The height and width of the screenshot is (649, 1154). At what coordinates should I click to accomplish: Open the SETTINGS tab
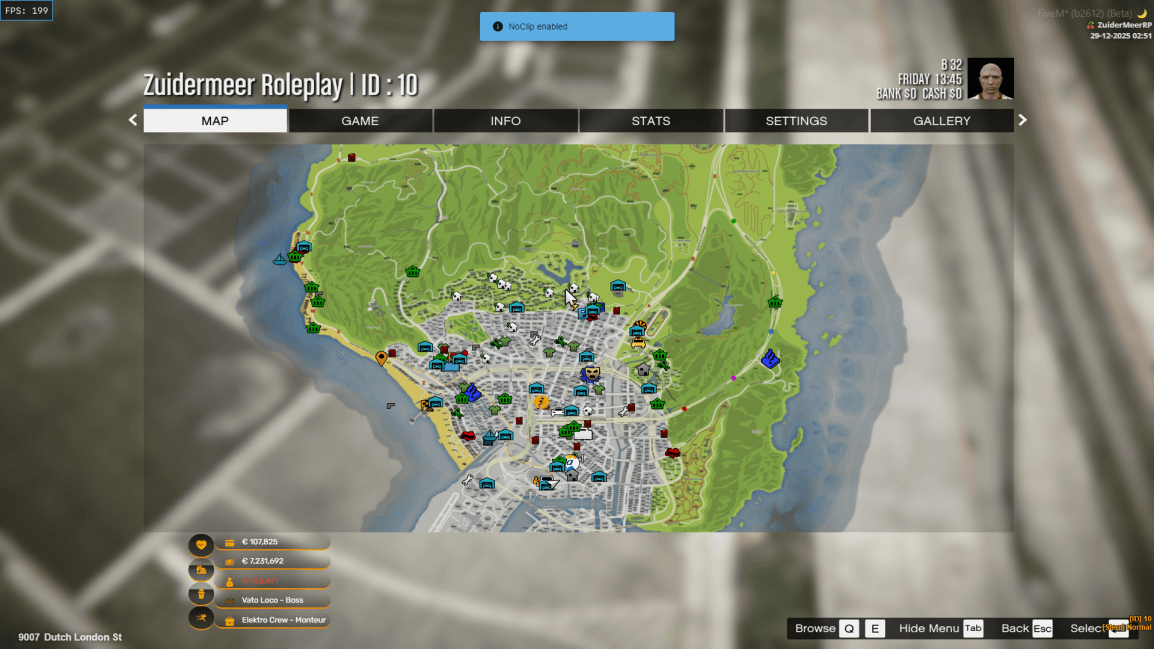coord(796,121)
